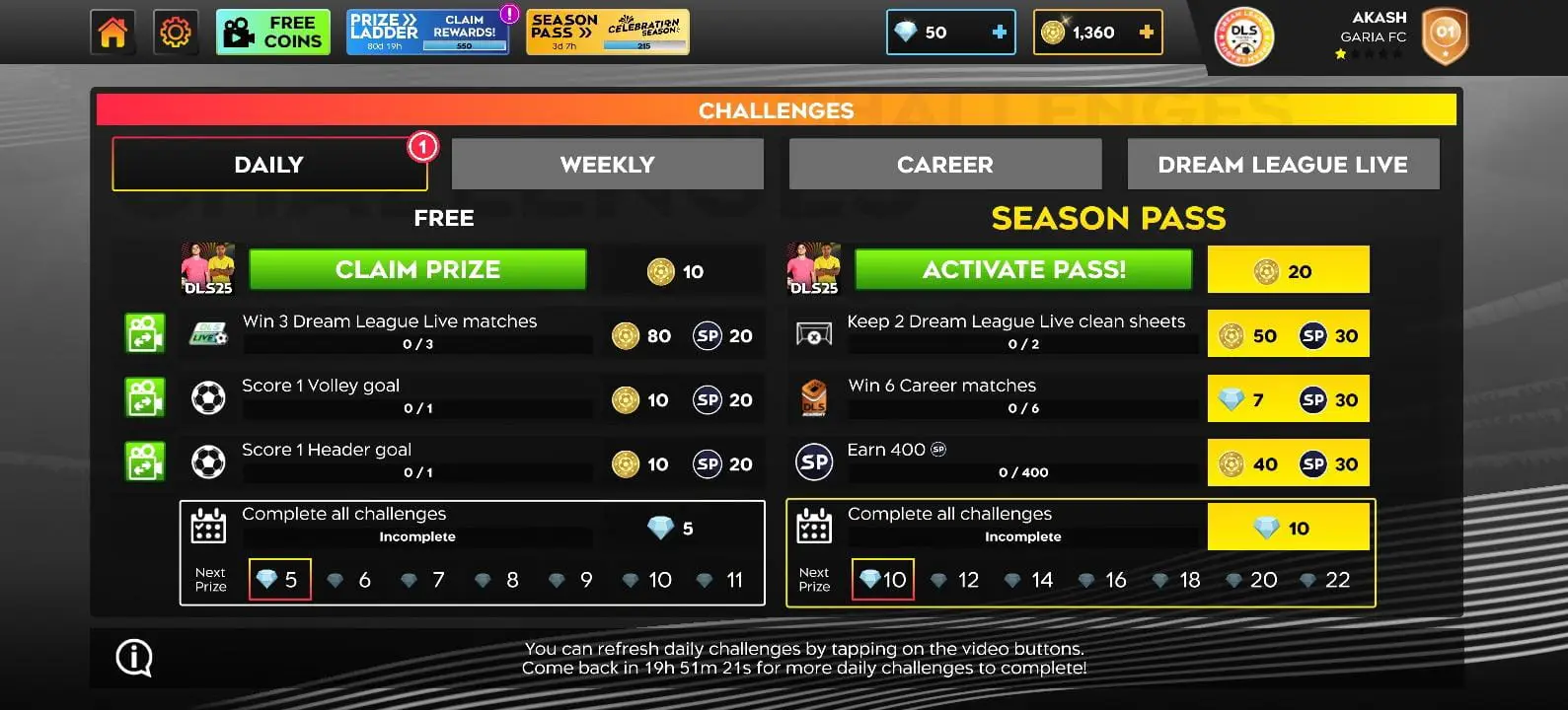Refresh the Dream League Live matches challenge video icon
The width and height of the screenshot is (1568, 710).
click(x=145, y=334)
